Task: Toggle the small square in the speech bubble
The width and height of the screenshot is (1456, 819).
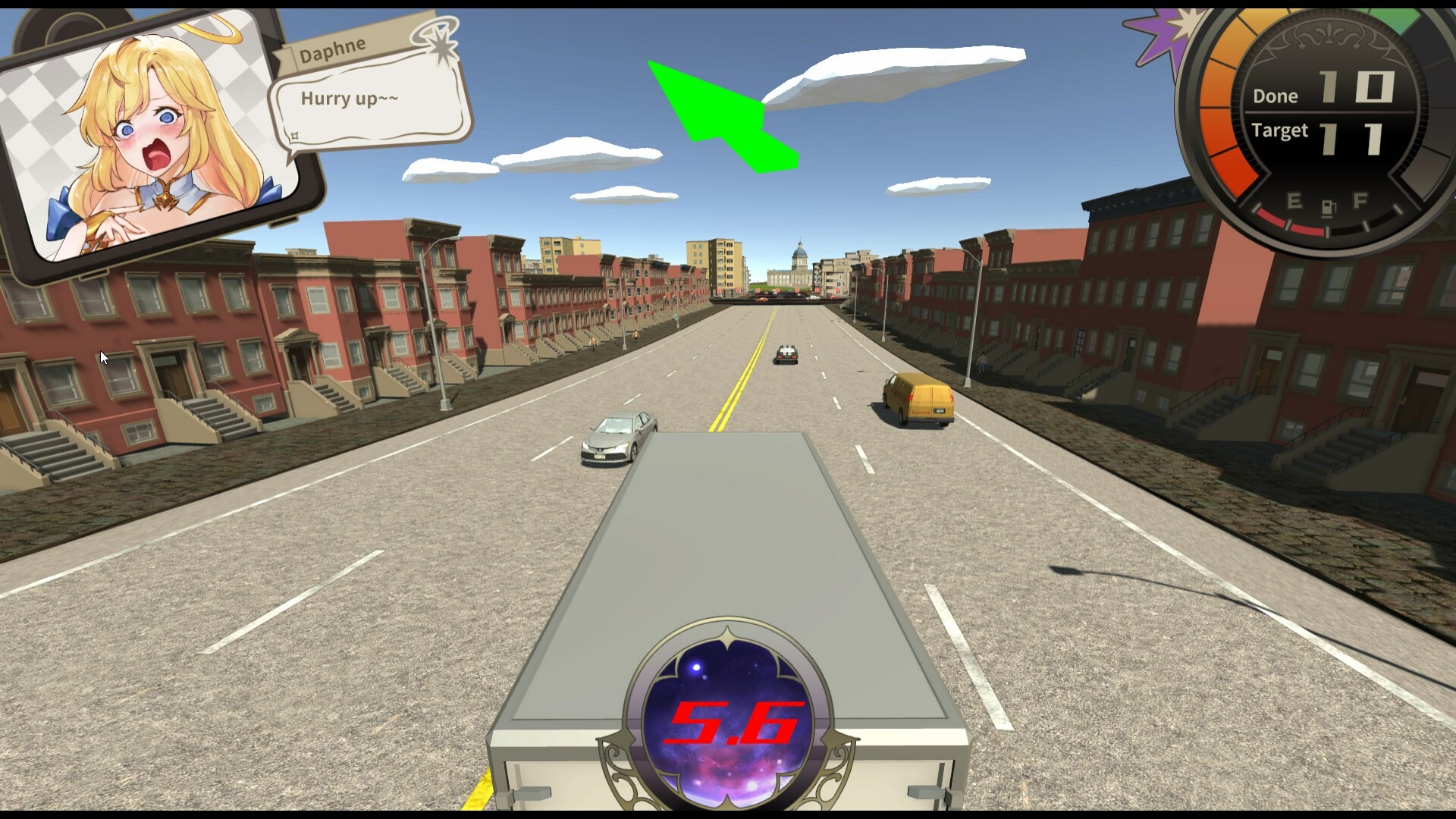Action: tap(293, 136)
